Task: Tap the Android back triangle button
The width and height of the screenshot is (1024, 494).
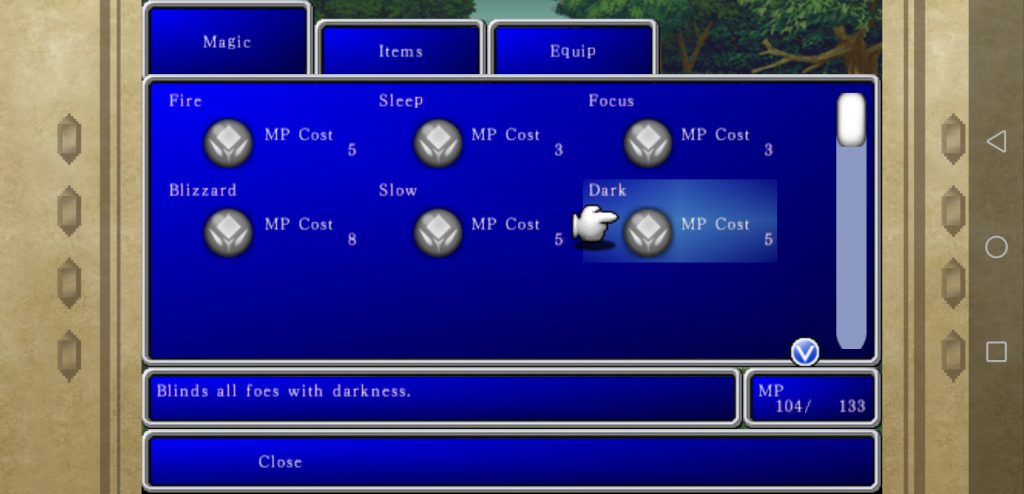Action: 996,141
